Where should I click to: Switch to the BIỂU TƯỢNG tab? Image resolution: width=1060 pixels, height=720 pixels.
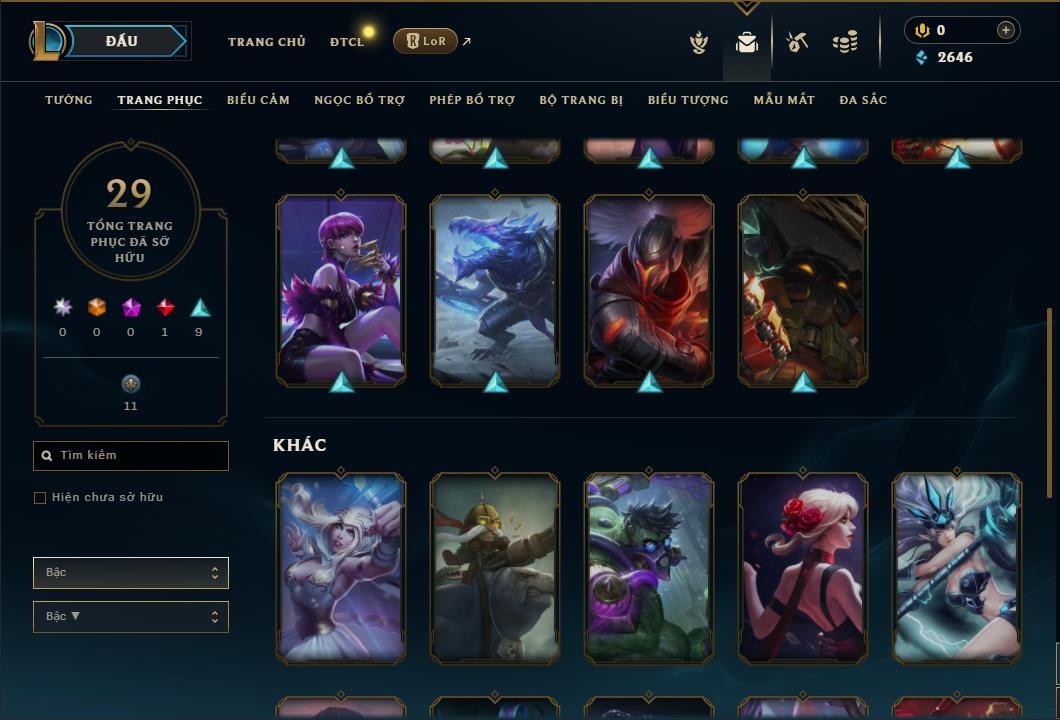(x=688, y=100)
